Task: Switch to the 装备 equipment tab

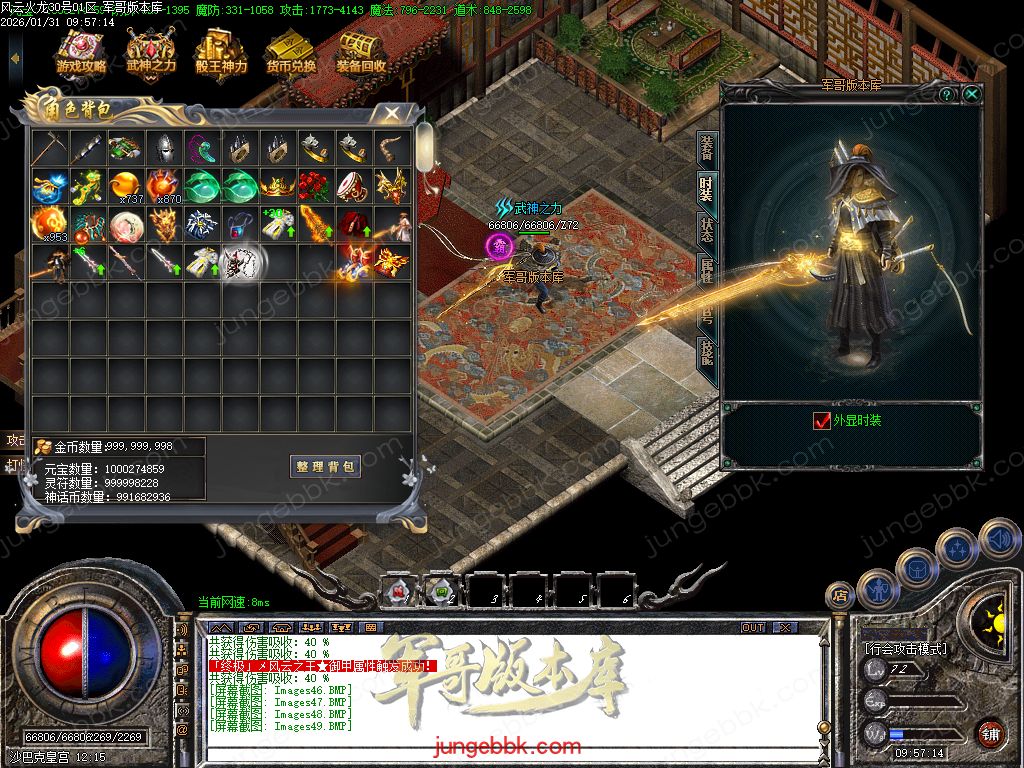Action: click(706, 148)
